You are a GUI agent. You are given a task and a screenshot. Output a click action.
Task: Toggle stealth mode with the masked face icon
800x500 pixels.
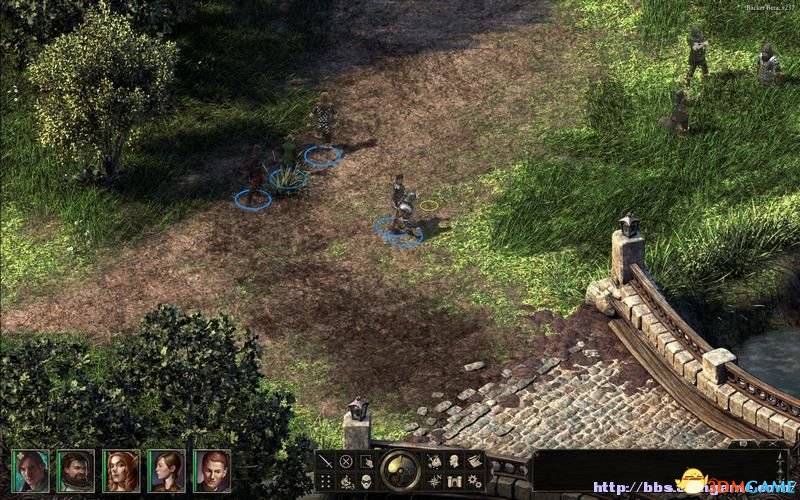[366, 481]
